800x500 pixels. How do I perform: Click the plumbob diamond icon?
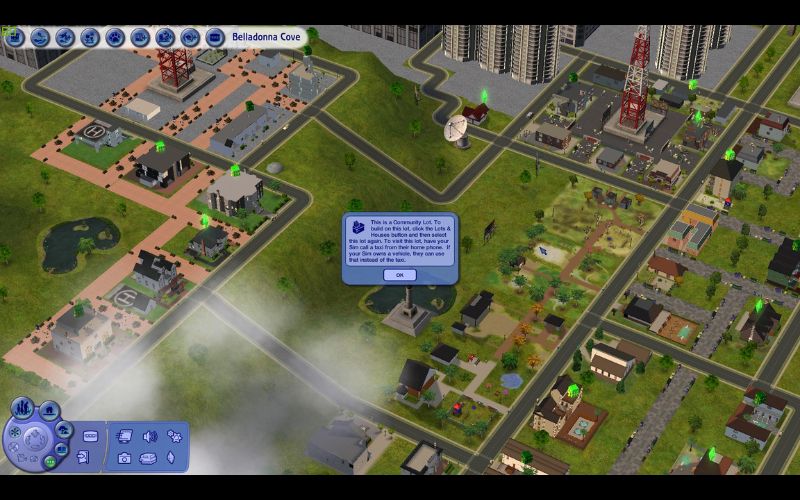pyautogui.click(x=171, y=458)
